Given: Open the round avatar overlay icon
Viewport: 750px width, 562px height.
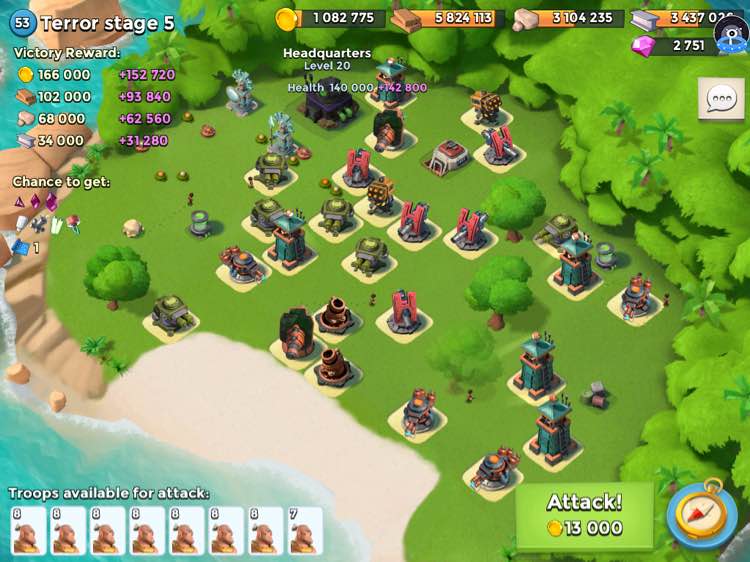Looking at the screenshot, I should (x=732, y=35).
